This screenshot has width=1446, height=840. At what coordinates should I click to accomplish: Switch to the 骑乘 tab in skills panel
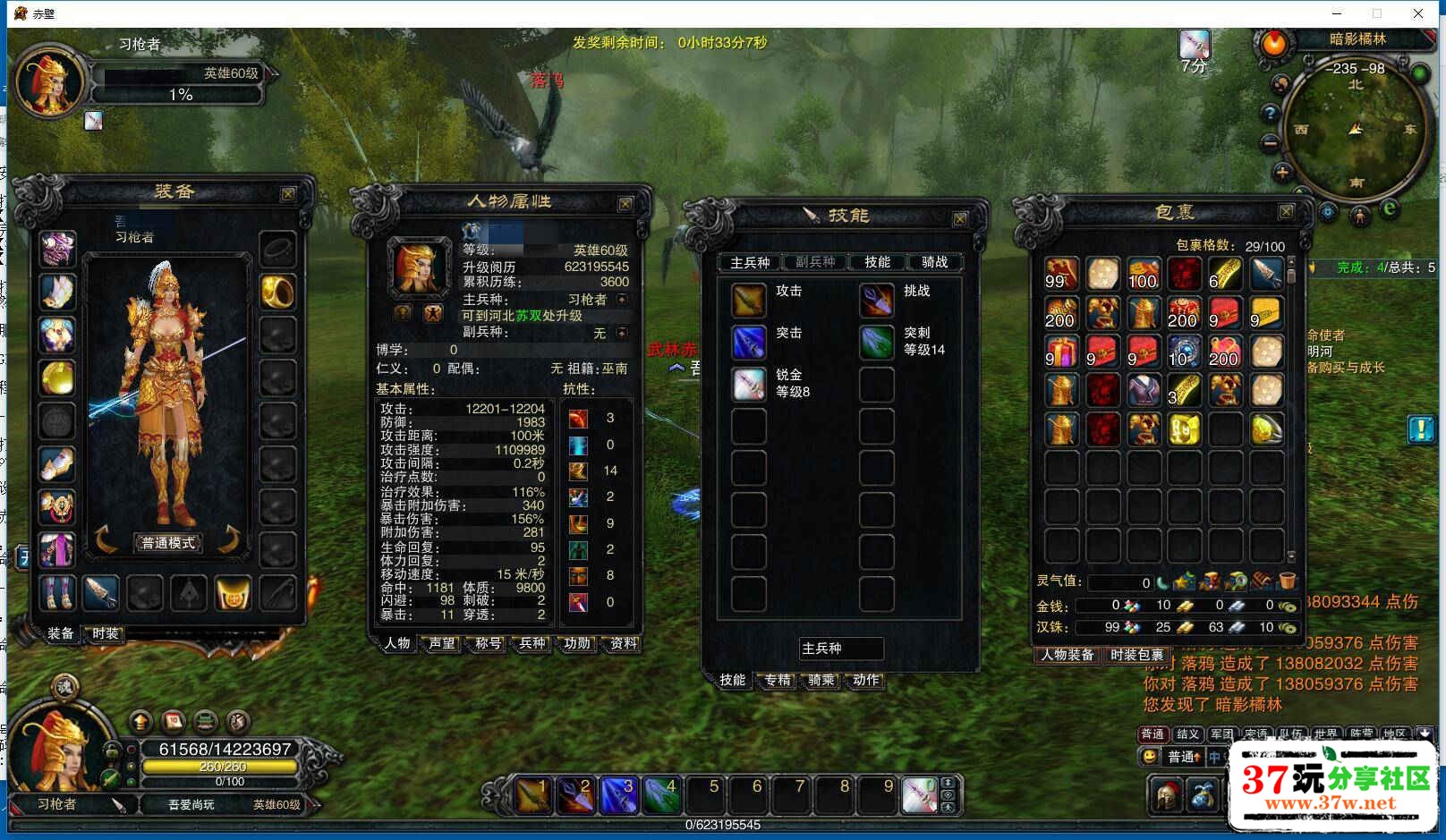pyautogui.click(x=820, y=681)
